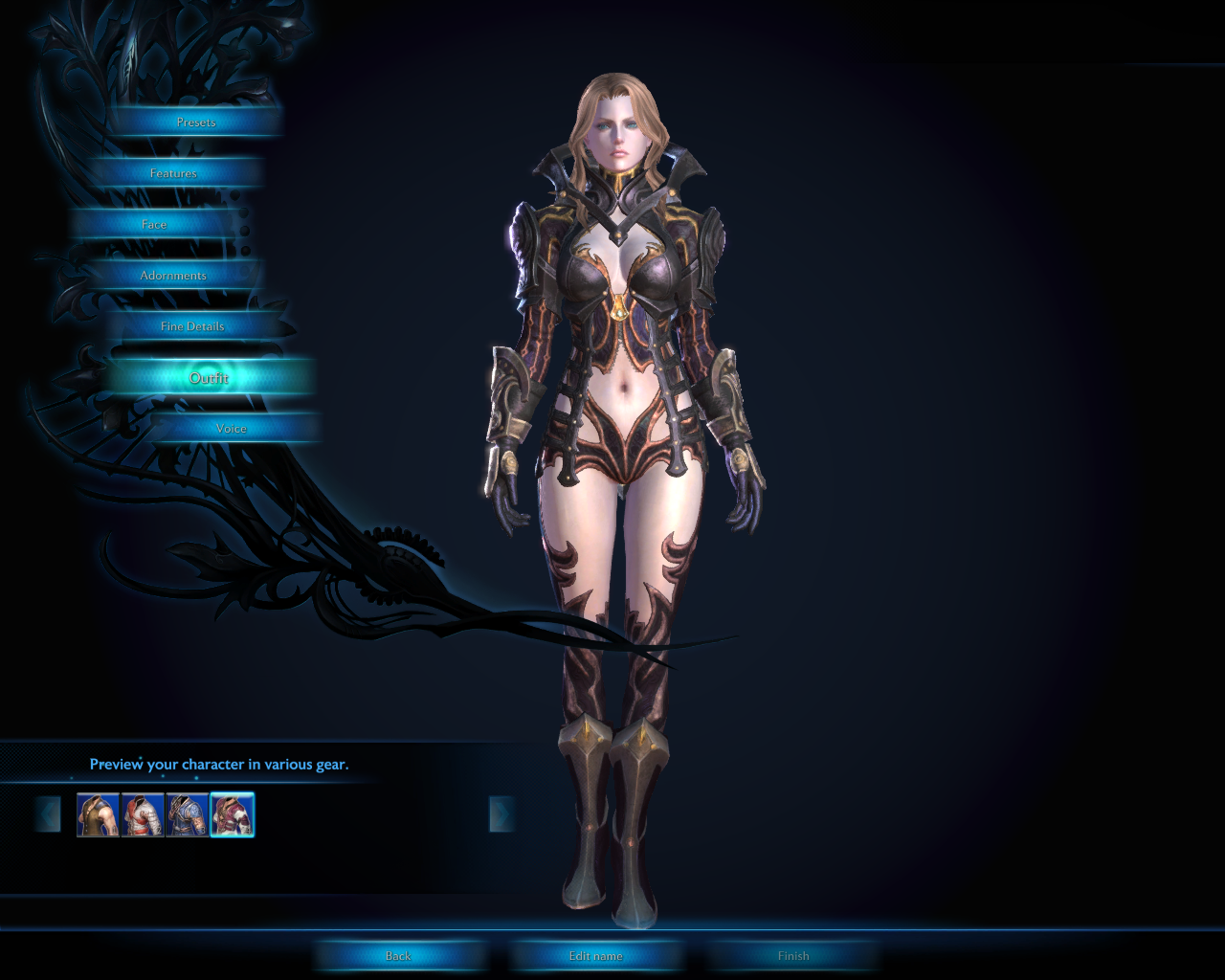Preview the white armor with red sash
This screenshot has width=1225, height=980.
coord(143,815)
